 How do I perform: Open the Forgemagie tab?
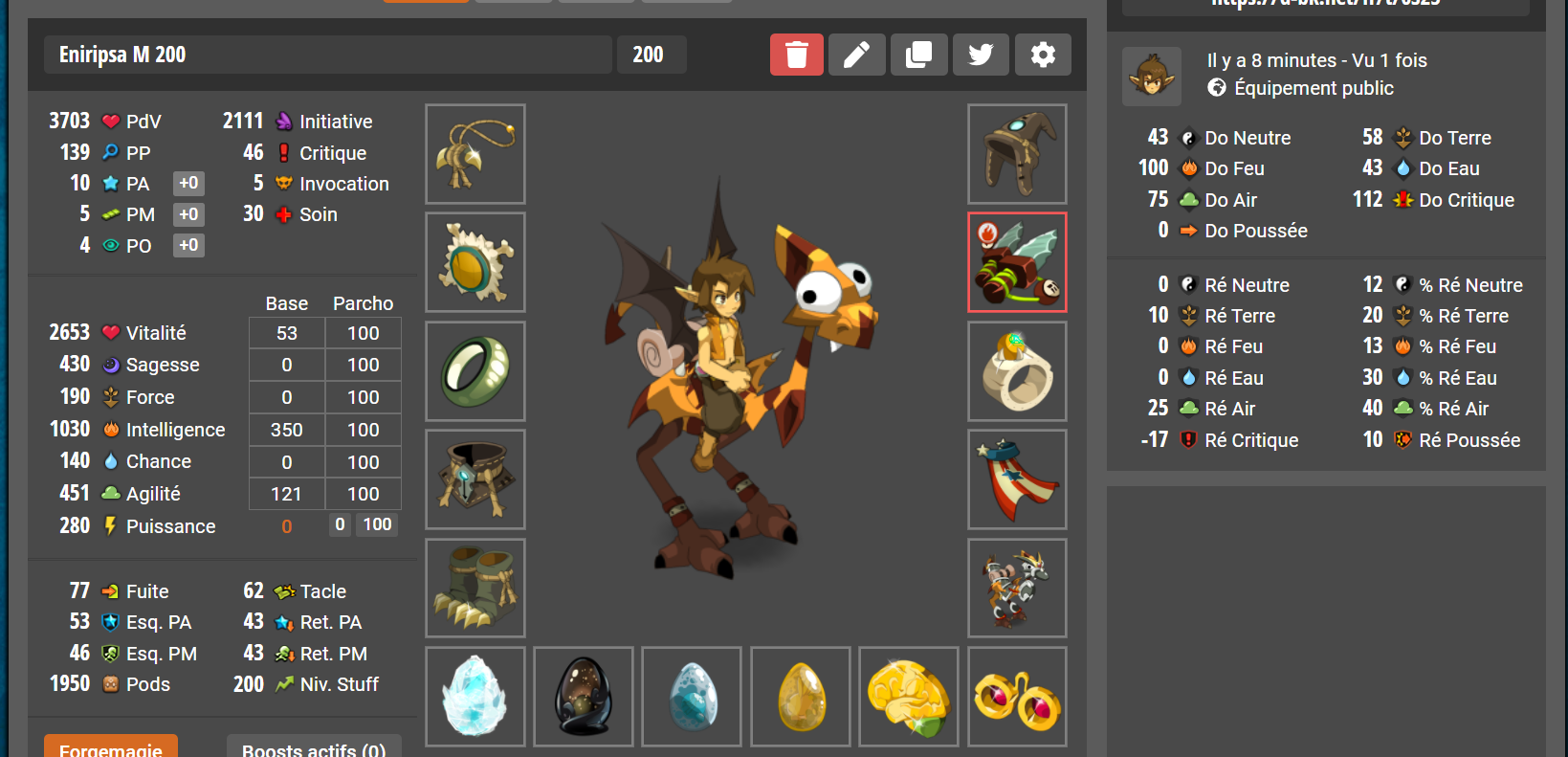pos(111,747)
